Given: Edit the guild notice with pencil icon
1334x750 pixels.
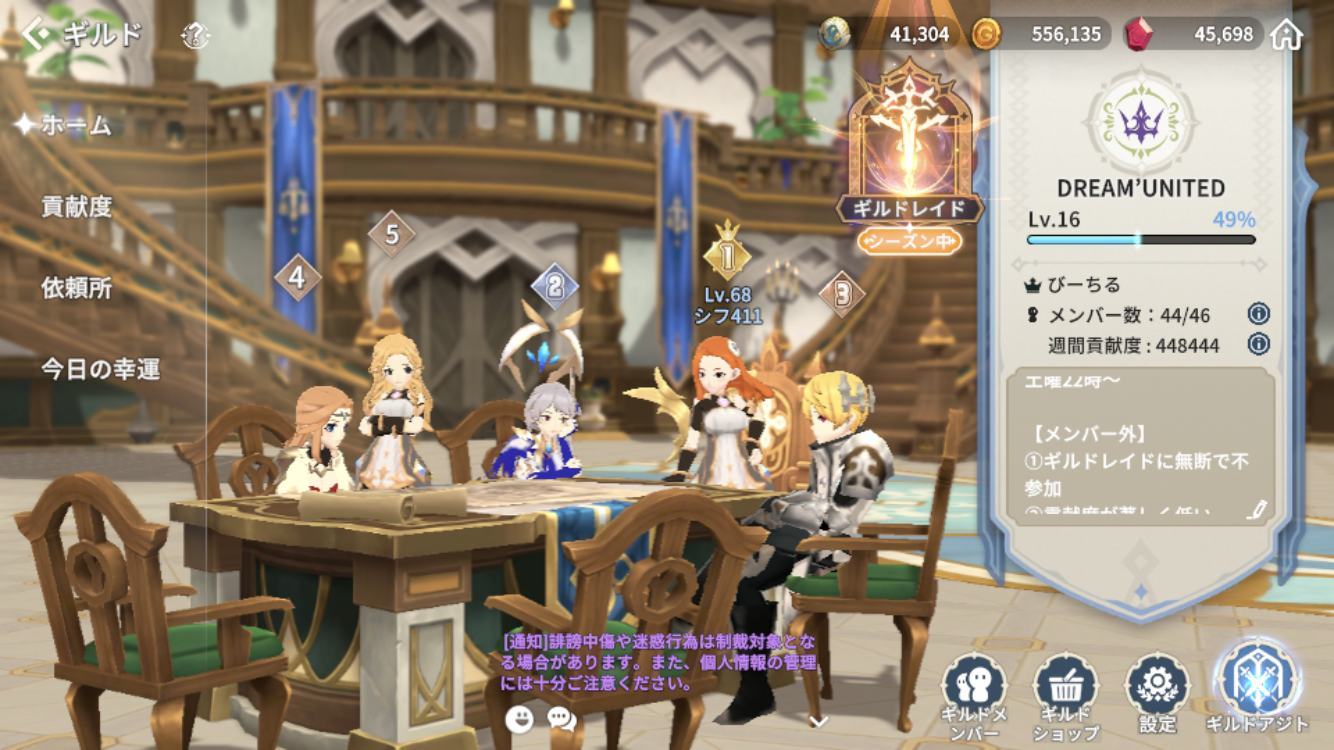Looking at the screenshot, I should pos(1257,509).
